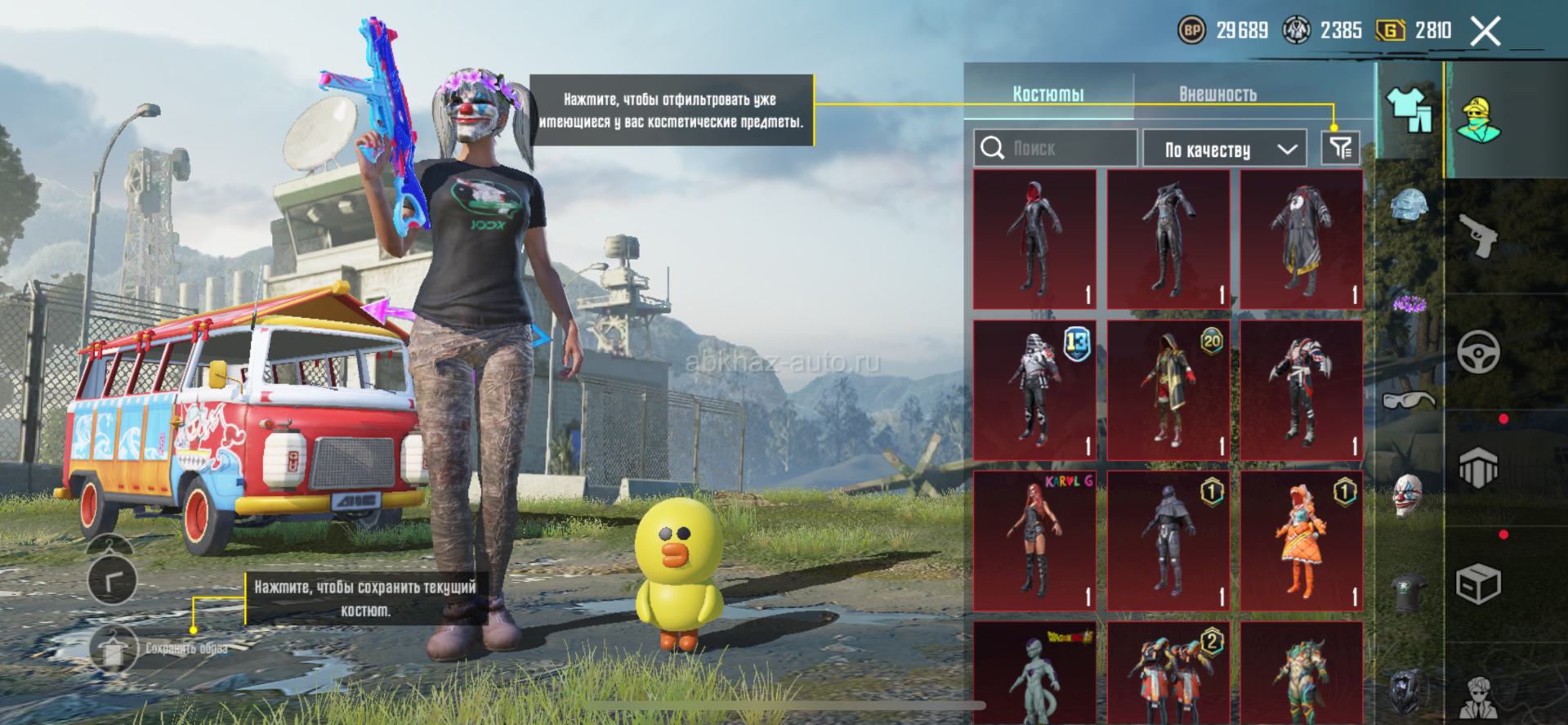Open the shirt-and-pants clothing category
Image resolution: width=1568 pixels, height=725 pixels.
(1409, 110)
